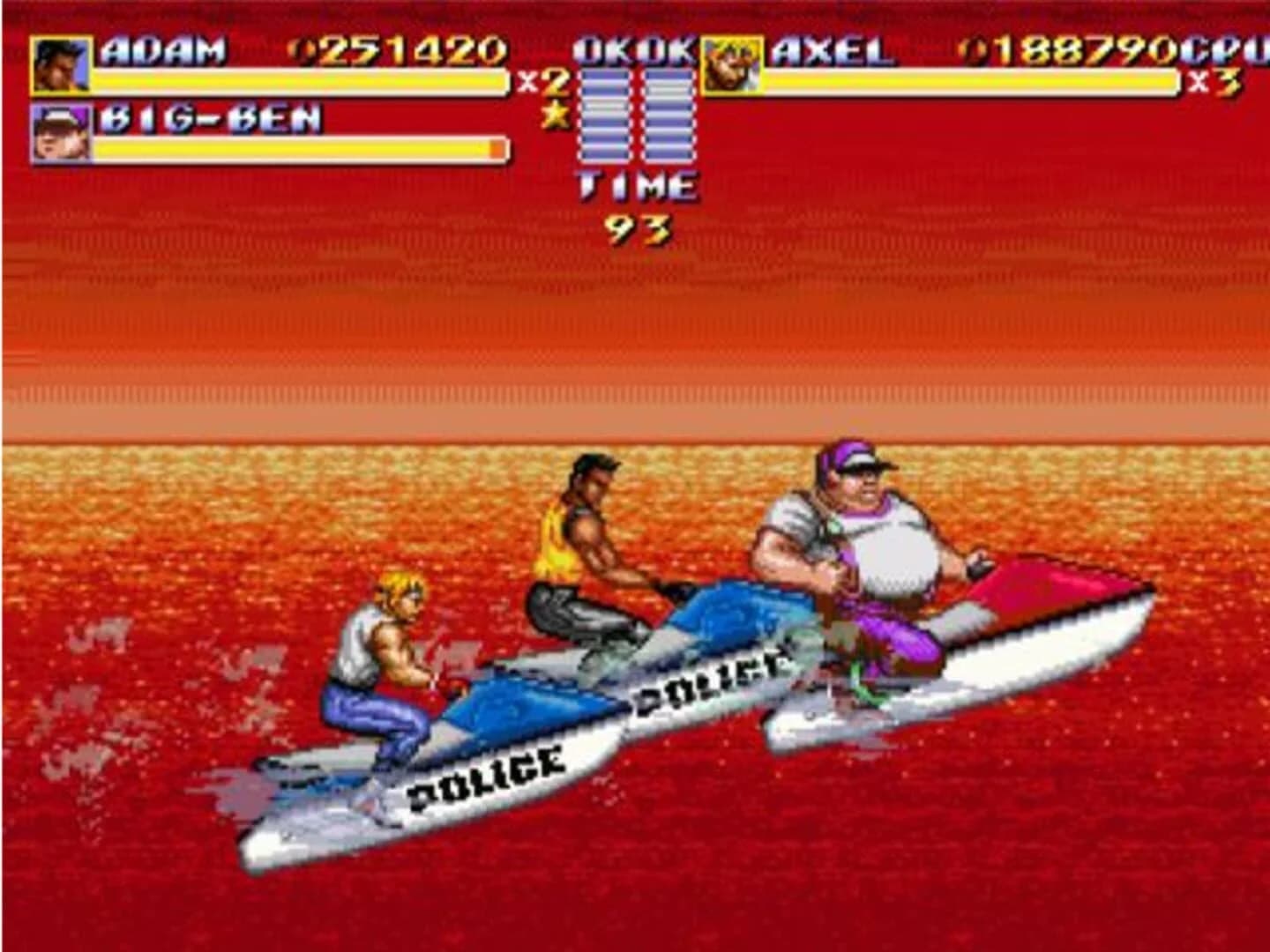The height and width of the screenshot is (952, 1270).
Task: Click the left blue gauge block stack
Action: [x=603, y=115]
